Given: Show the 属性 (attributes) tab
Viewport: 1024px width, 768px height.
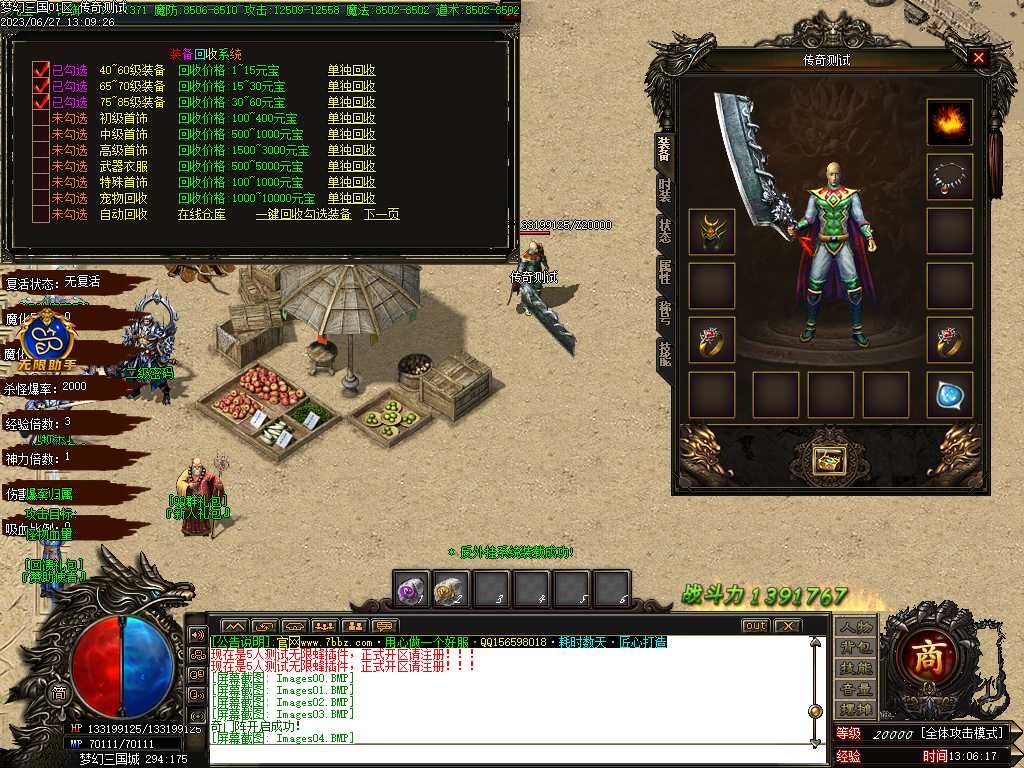Looking at the screenshot, I should [x=664, y=271].
